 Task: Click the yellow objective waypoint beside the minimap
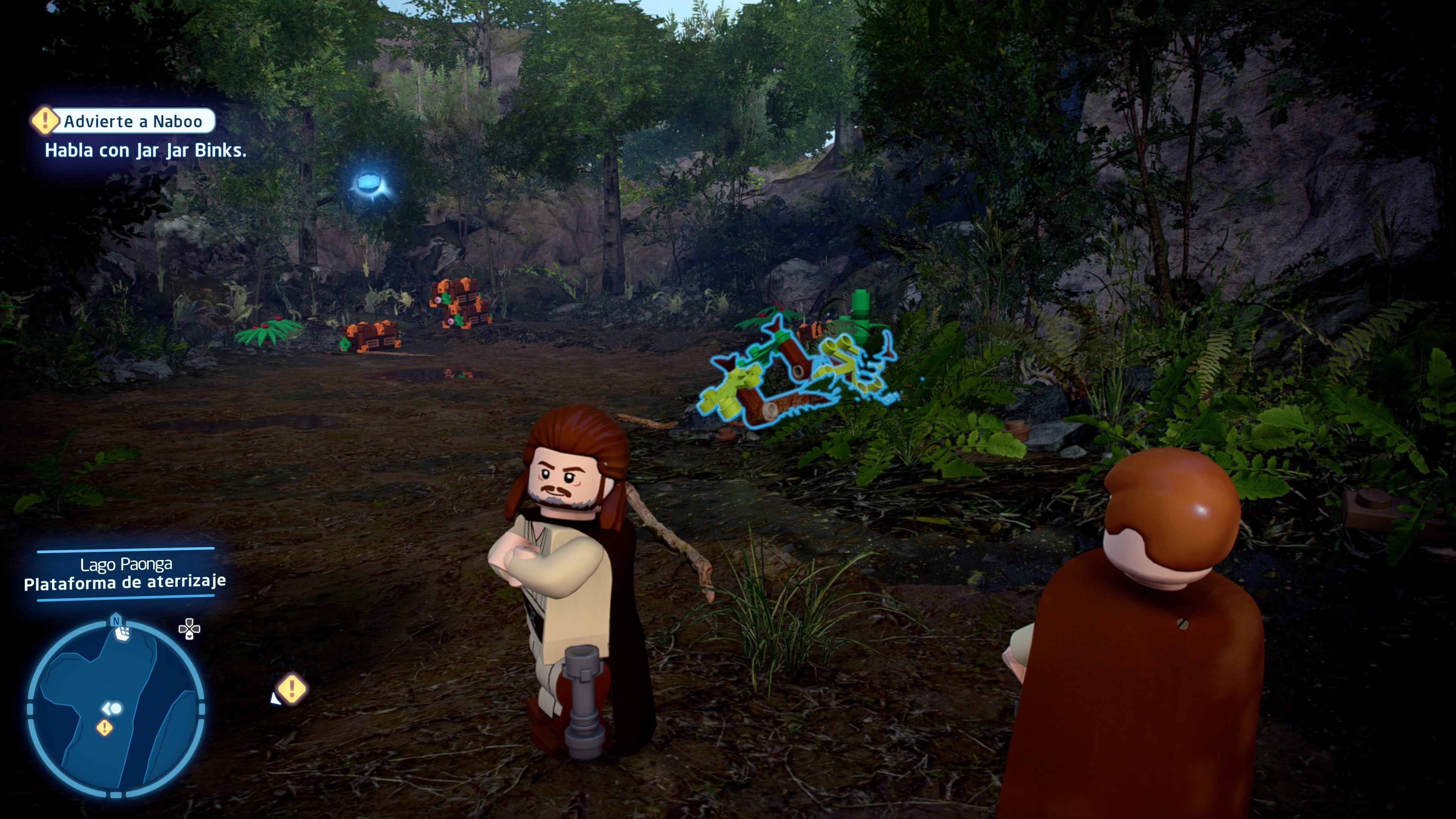pyautogui.click(x=292, y=689)
